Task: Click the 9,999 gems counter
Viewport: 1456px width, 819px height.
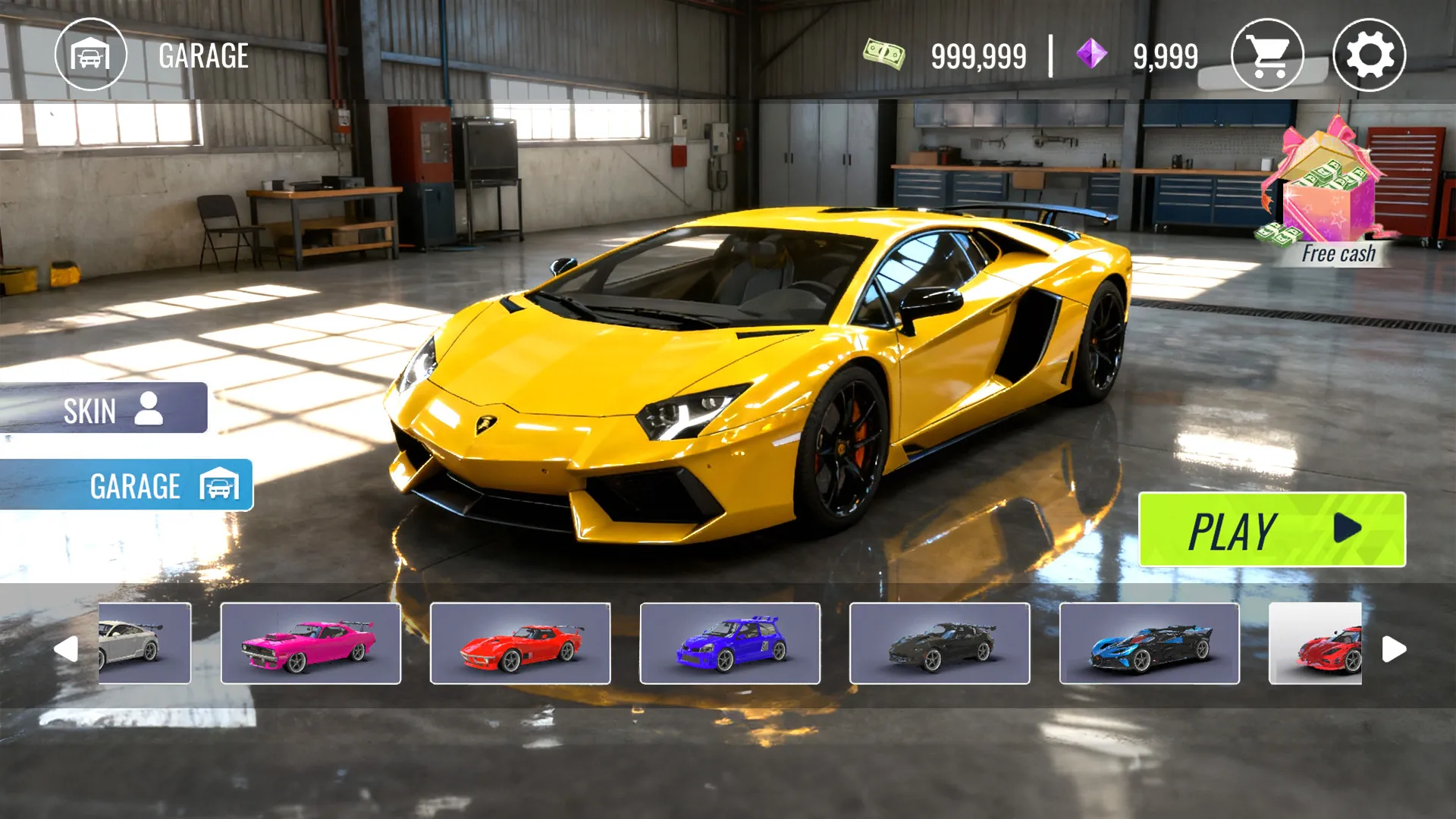Action: [1163, 55]
